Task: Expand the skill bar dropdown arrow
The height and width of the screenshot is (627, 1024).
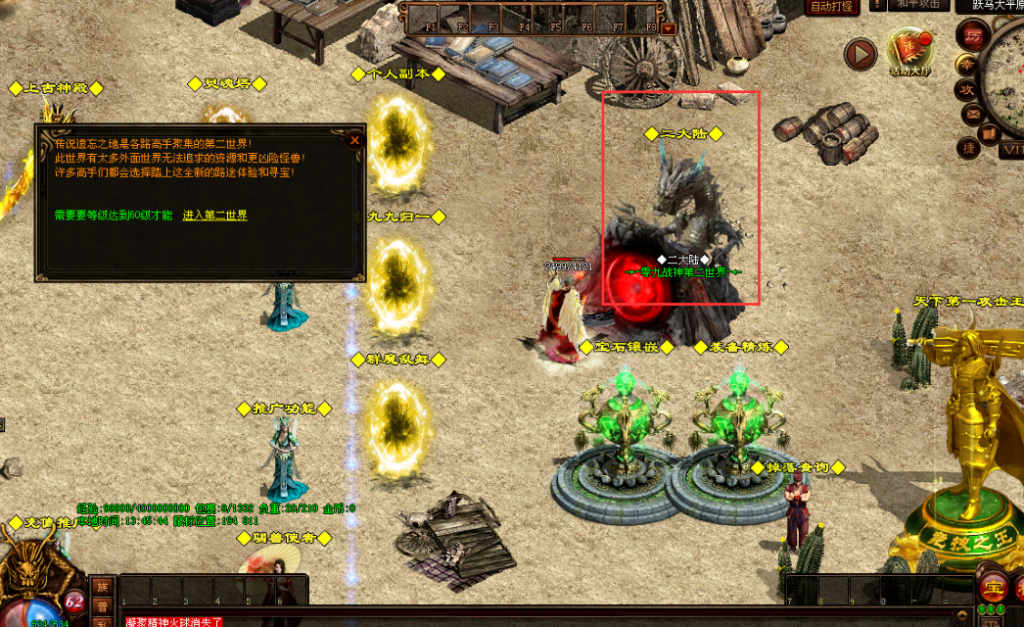Action: [x=668, y=29]
